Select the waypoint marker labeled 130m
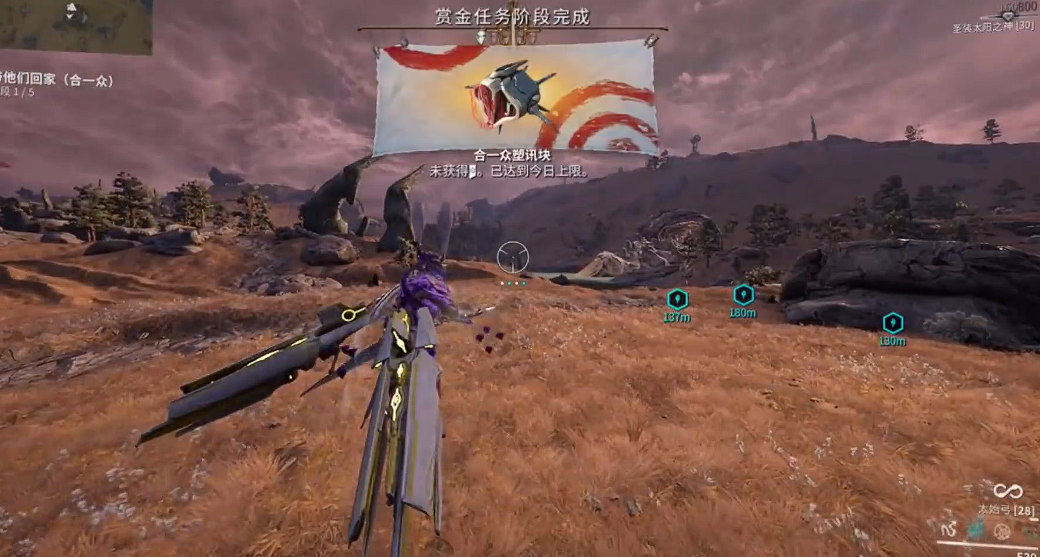 click(892, 322)
